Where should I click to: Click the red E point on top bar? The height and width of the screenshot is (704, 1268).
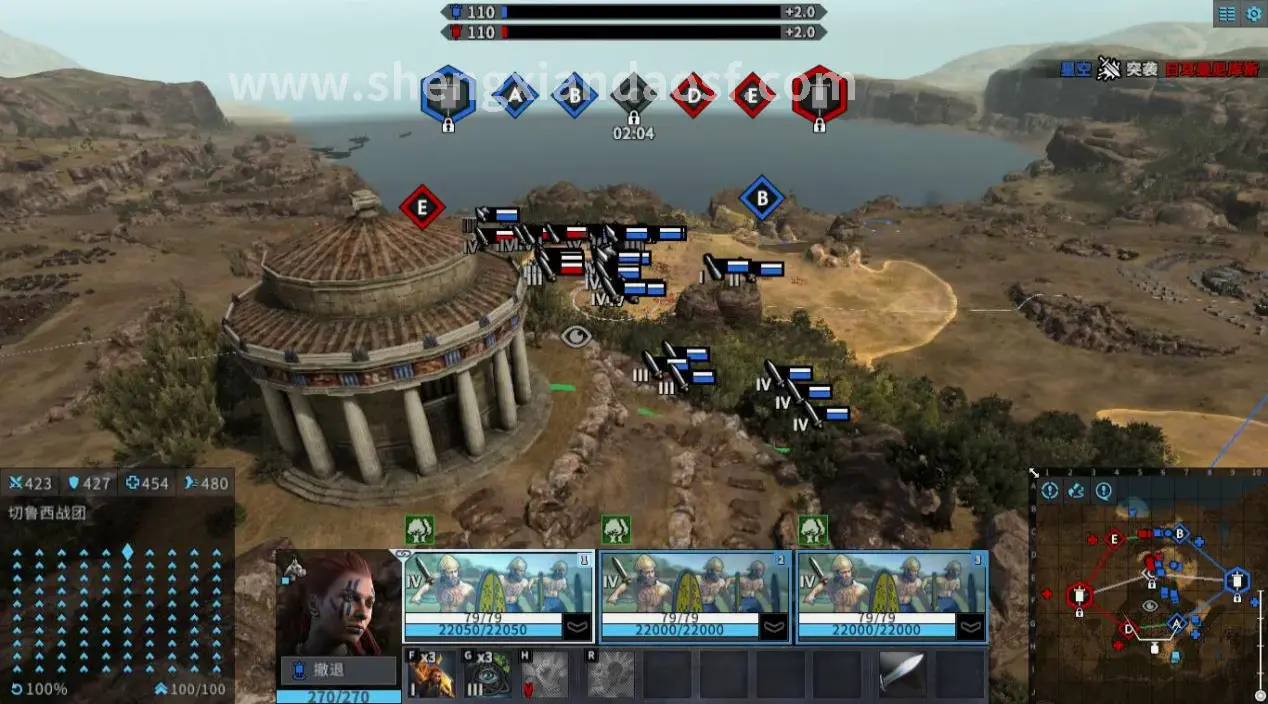click(752, 95)
